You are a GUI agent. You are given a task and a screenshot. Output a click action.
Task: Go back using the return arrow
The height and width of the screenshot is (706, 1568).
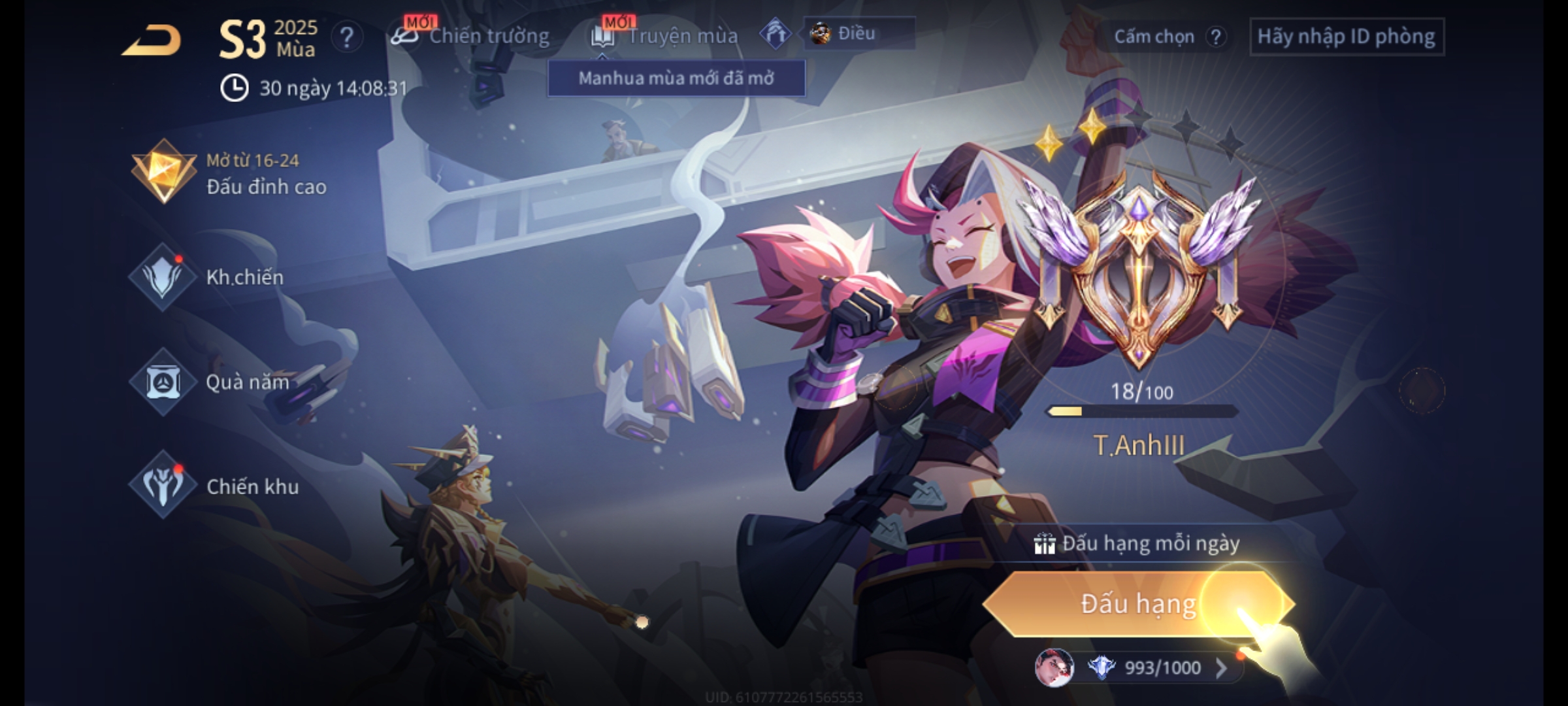[x=152, y=41]
